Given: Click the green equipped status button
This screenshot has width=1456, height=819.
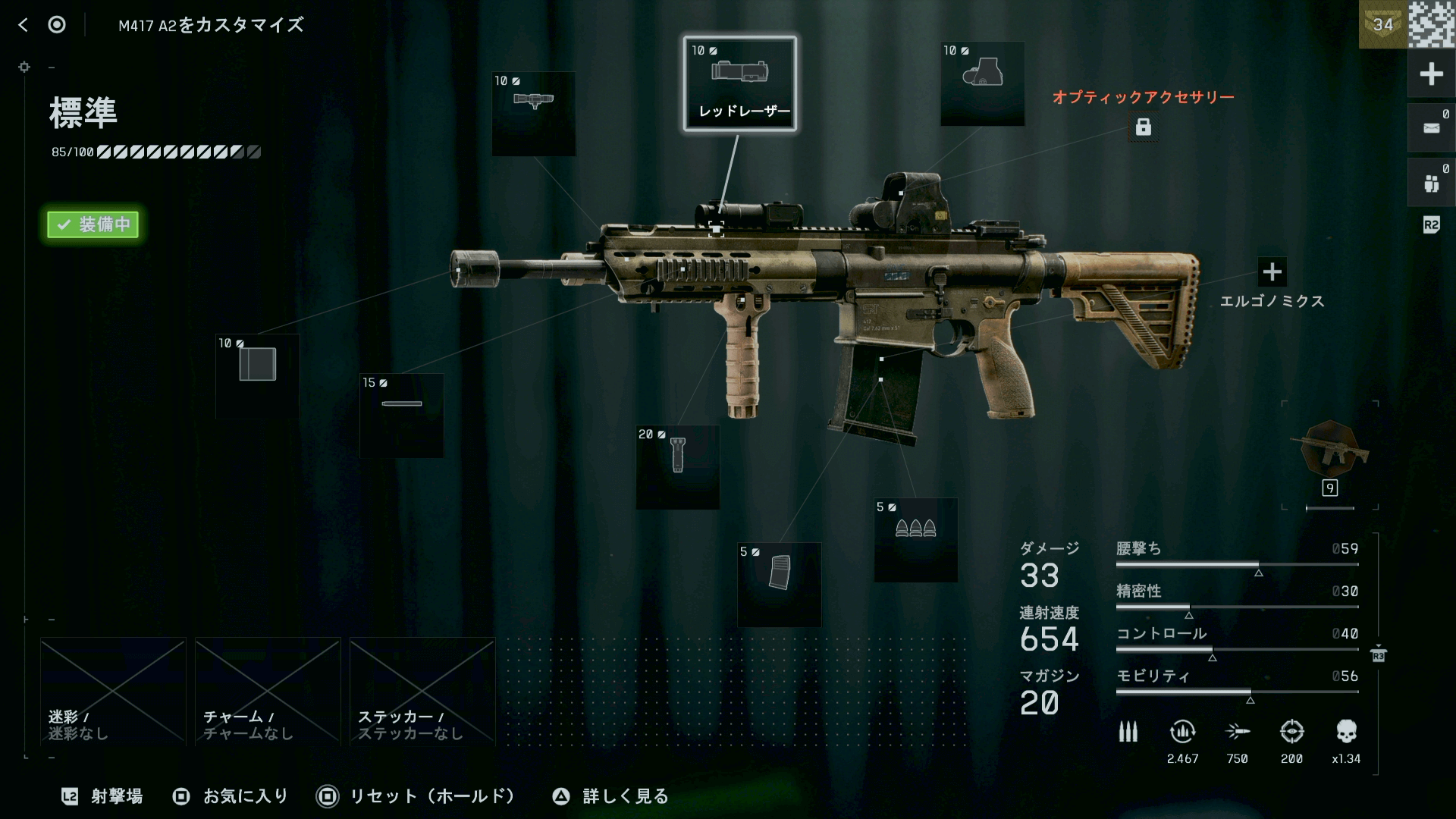Looking at the screenshot, I should pyautogui.click(x=93, y=224).
